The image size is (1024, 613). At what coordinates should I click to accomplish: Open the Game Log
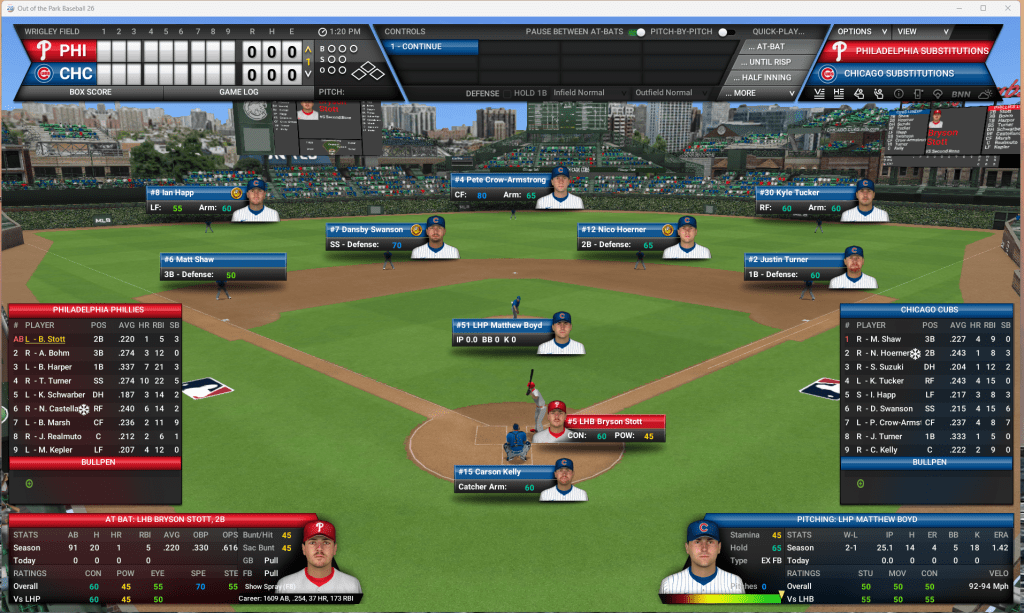pyautogui.click(x=238, y=92)
